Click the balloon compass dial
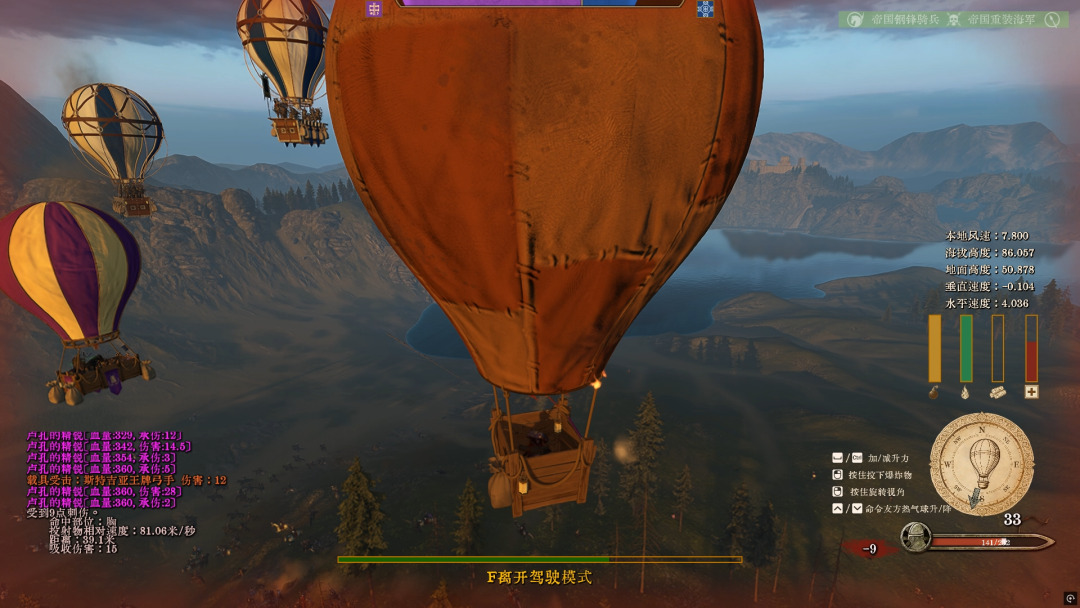 pyautogui.click(x=982, y=464)
